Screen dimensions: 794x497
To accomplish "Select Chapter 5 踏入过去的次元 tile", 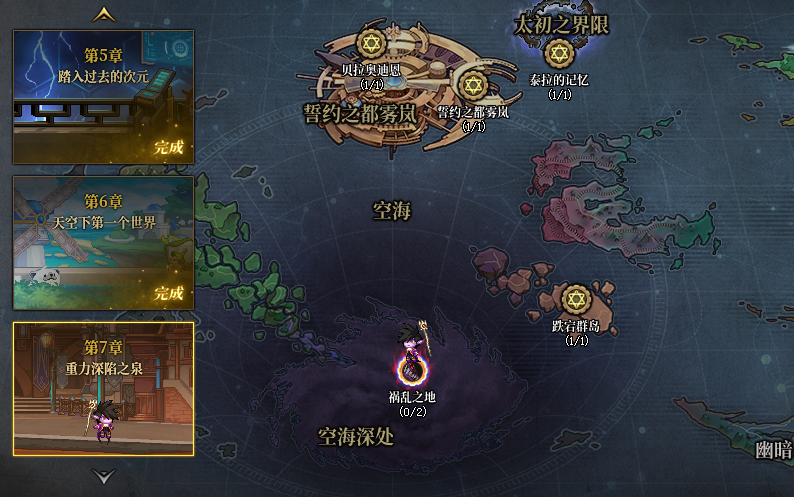I will [x=103, y=96].
